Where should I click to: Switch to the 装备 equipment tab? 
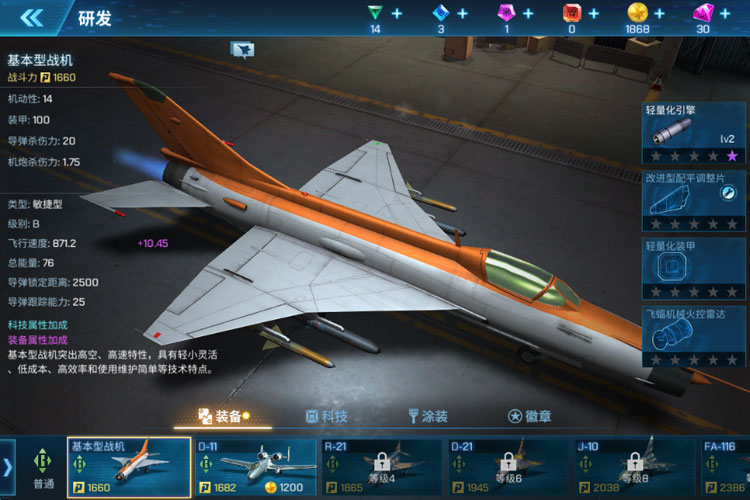click(222, 416)
